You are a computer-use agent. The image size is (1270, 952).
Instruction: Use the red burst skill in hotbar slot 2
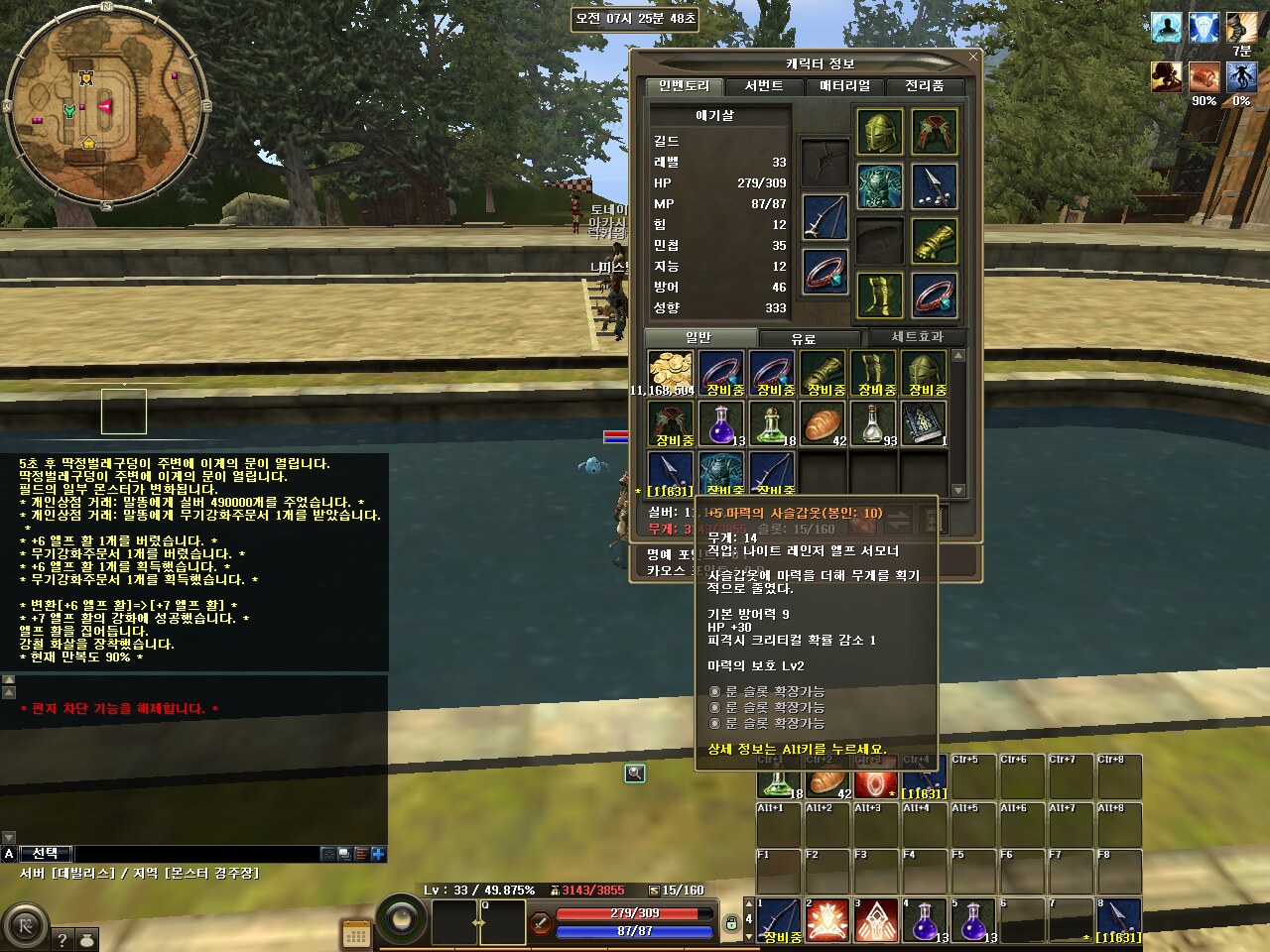coord(825,921)
